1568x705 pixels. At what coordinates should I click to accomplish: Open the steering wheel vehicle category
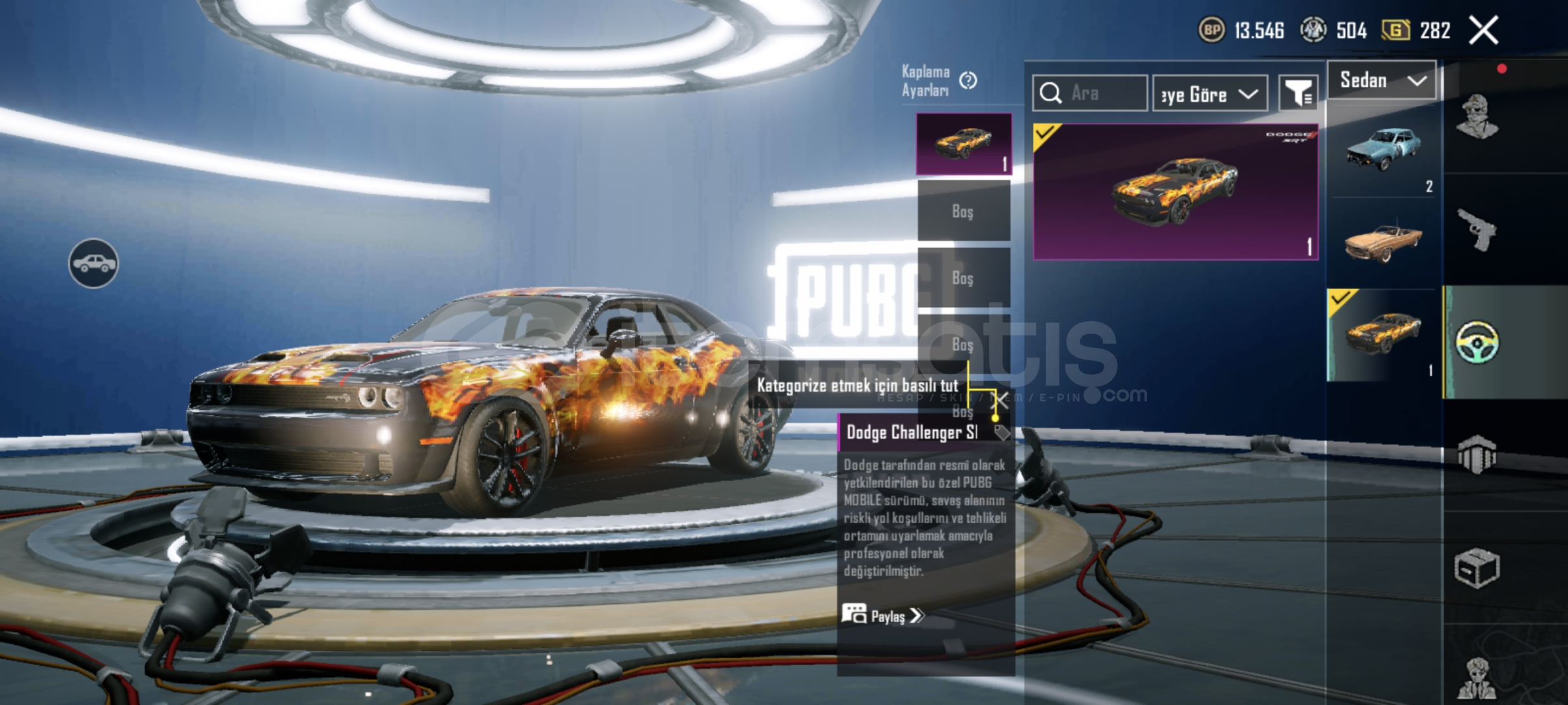coord(1477,341)
